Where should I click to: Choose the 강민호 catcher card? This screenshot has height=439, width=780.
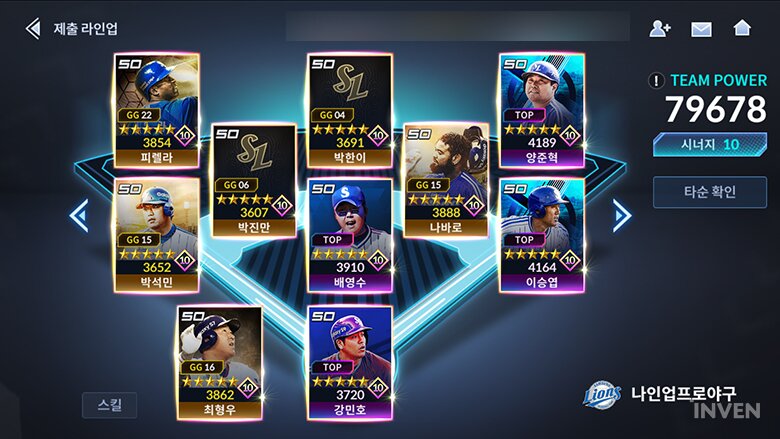[350, 361]
